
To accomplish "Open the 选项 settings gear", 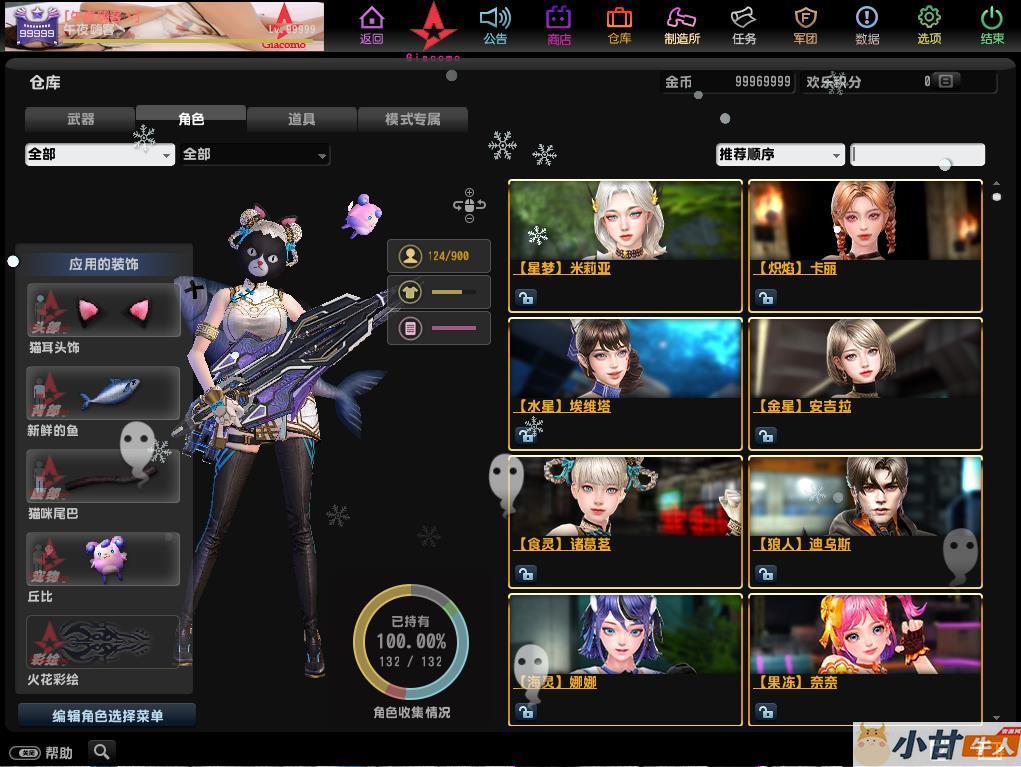I will 929,25.
